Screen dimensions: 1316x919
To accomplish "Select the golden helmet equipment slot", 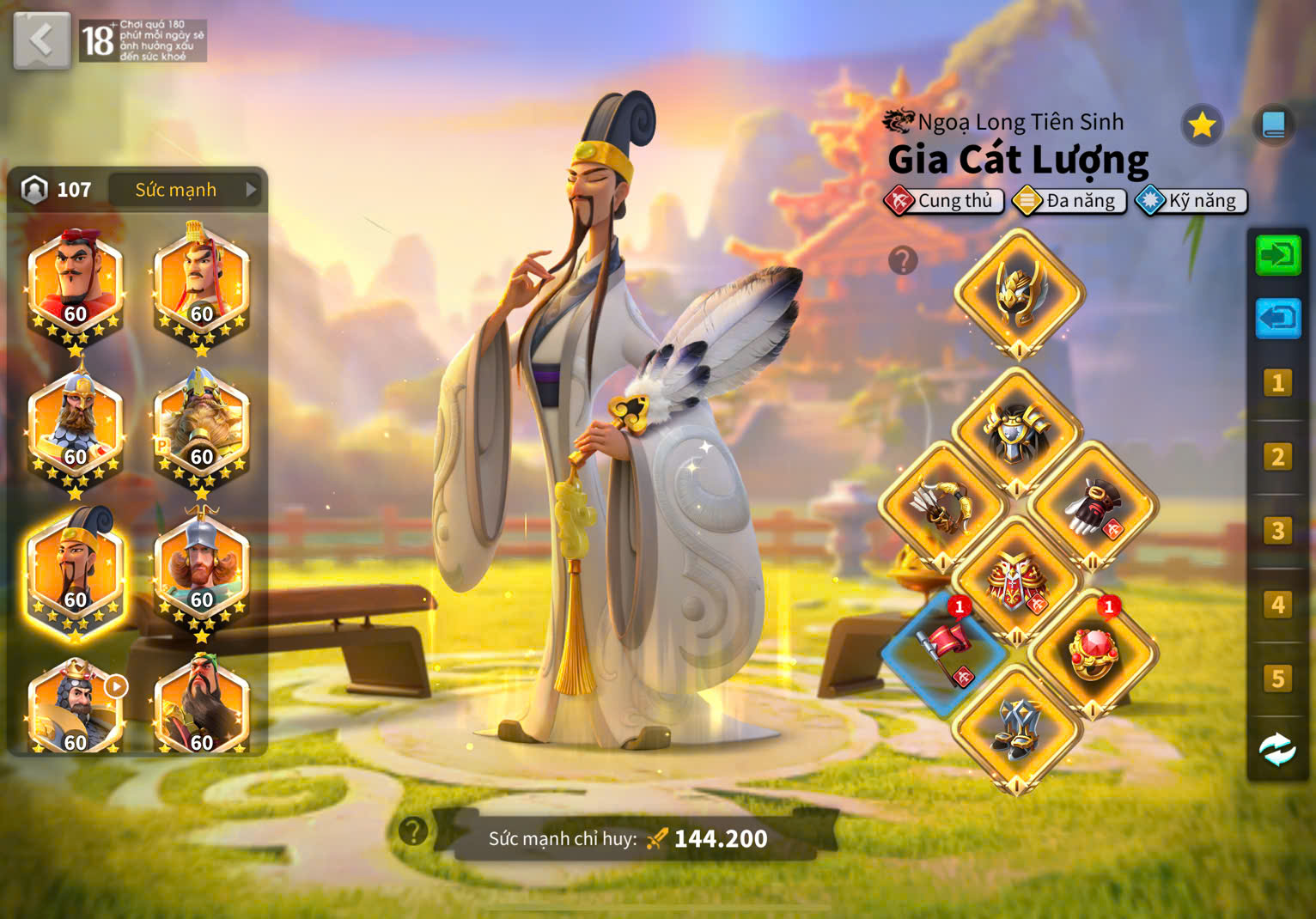I will tap(1019, 293).
